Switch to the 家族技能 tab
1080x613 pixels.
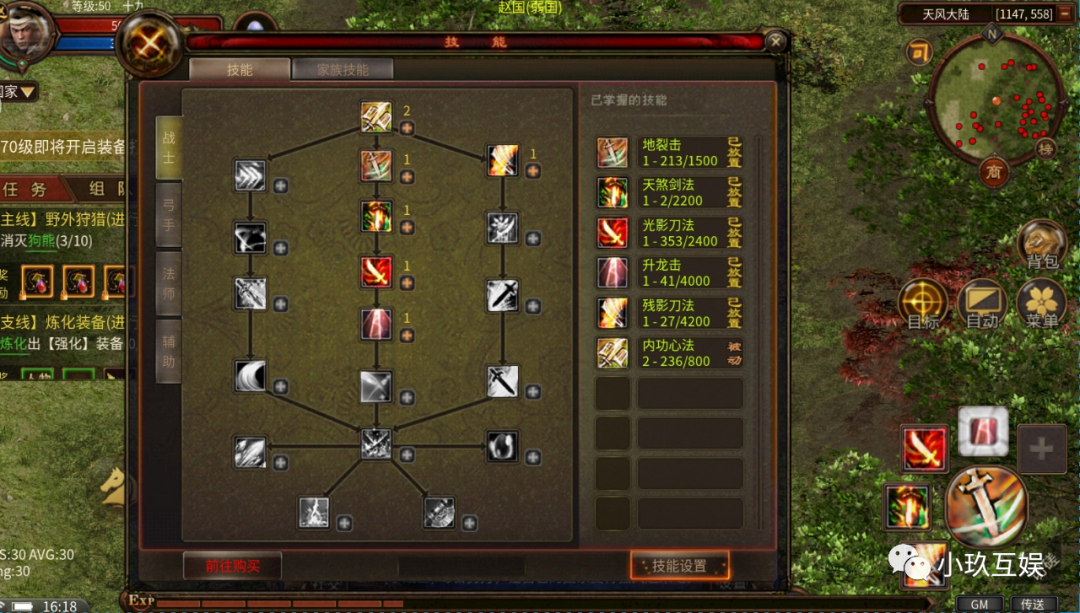342,70
